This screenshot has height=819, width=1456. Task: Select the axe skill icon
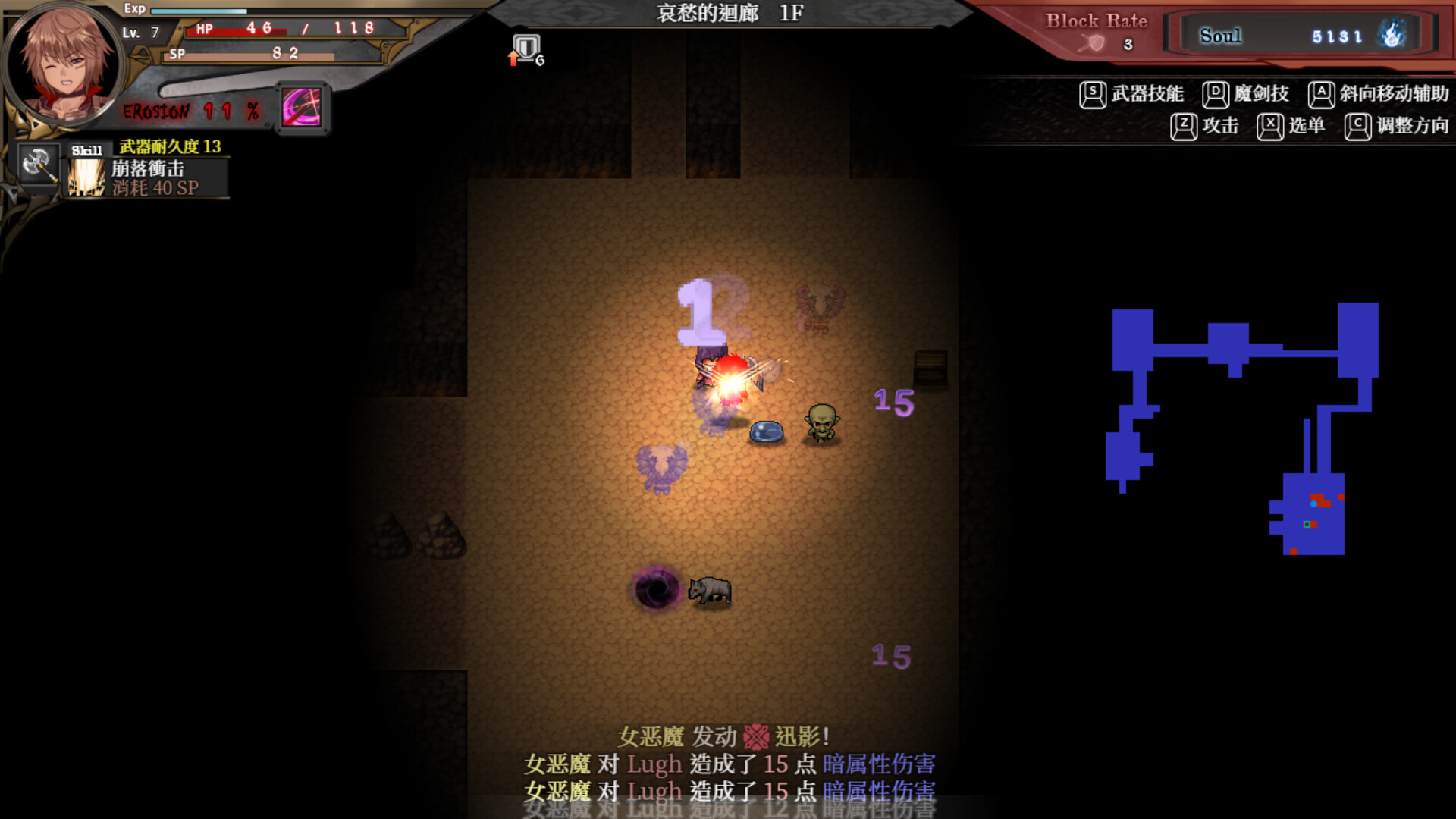pyautogui.click(x=38, y=165)
